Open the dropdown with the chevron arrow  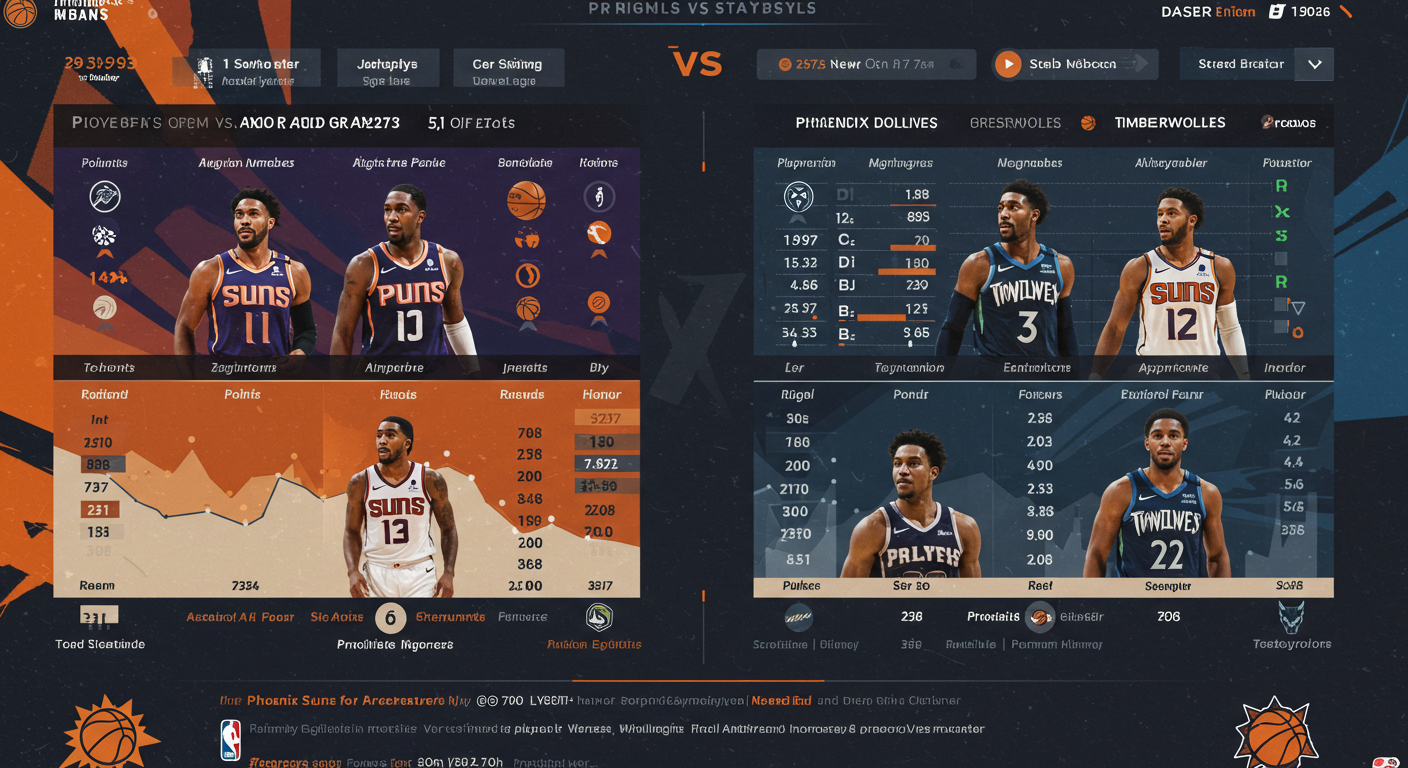coord(1314,65)
